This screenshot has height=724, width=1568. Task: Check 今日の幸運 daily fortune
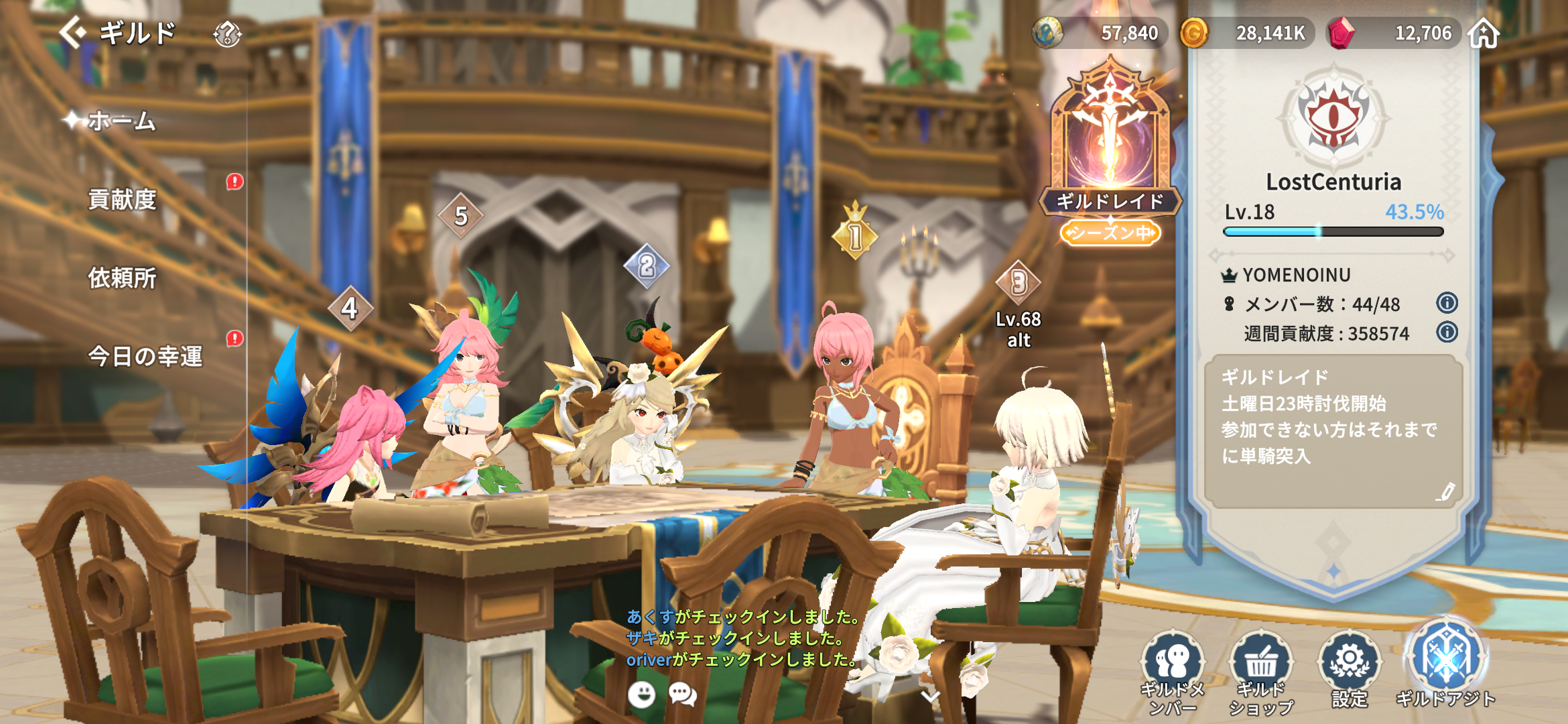tap(145, 356)
